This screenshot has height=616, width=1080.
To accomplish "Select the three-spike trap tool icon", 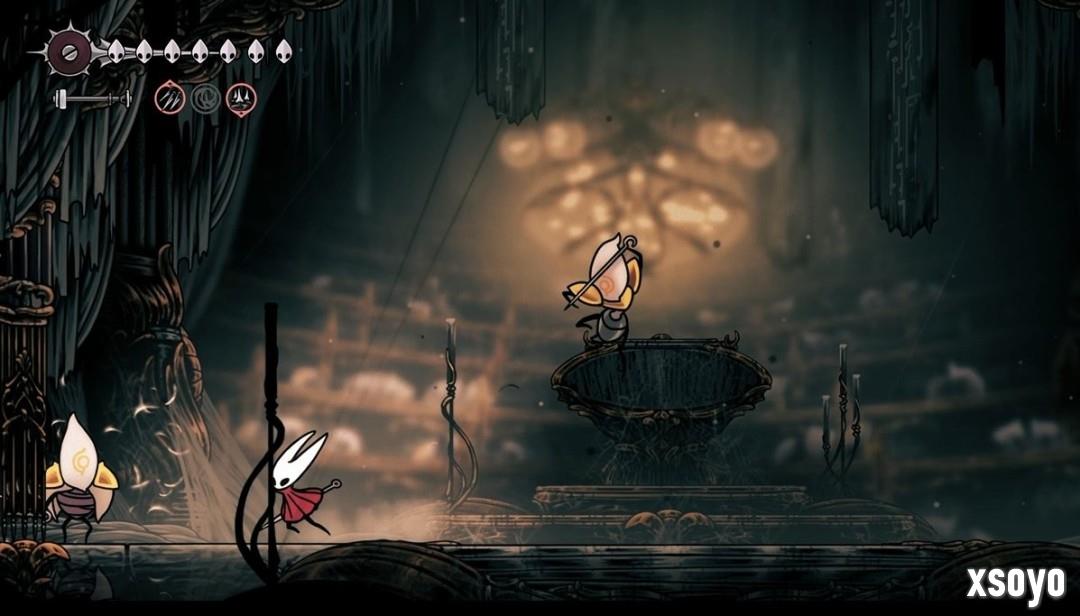I will tap(241, 98).
